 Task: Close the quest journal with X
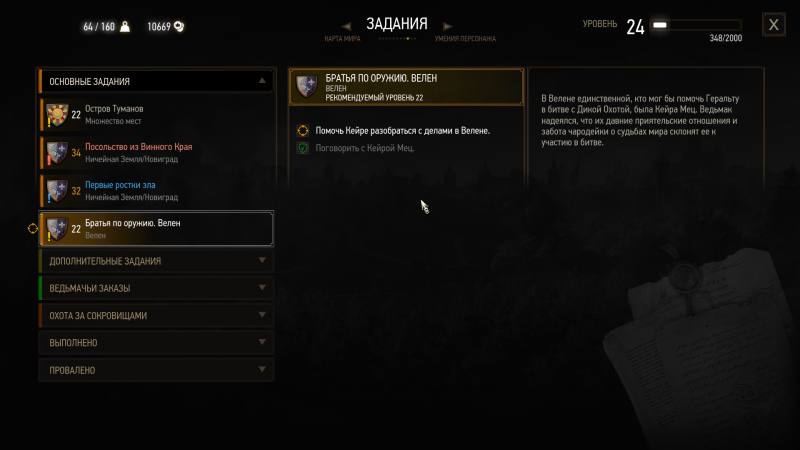point(773,25)
